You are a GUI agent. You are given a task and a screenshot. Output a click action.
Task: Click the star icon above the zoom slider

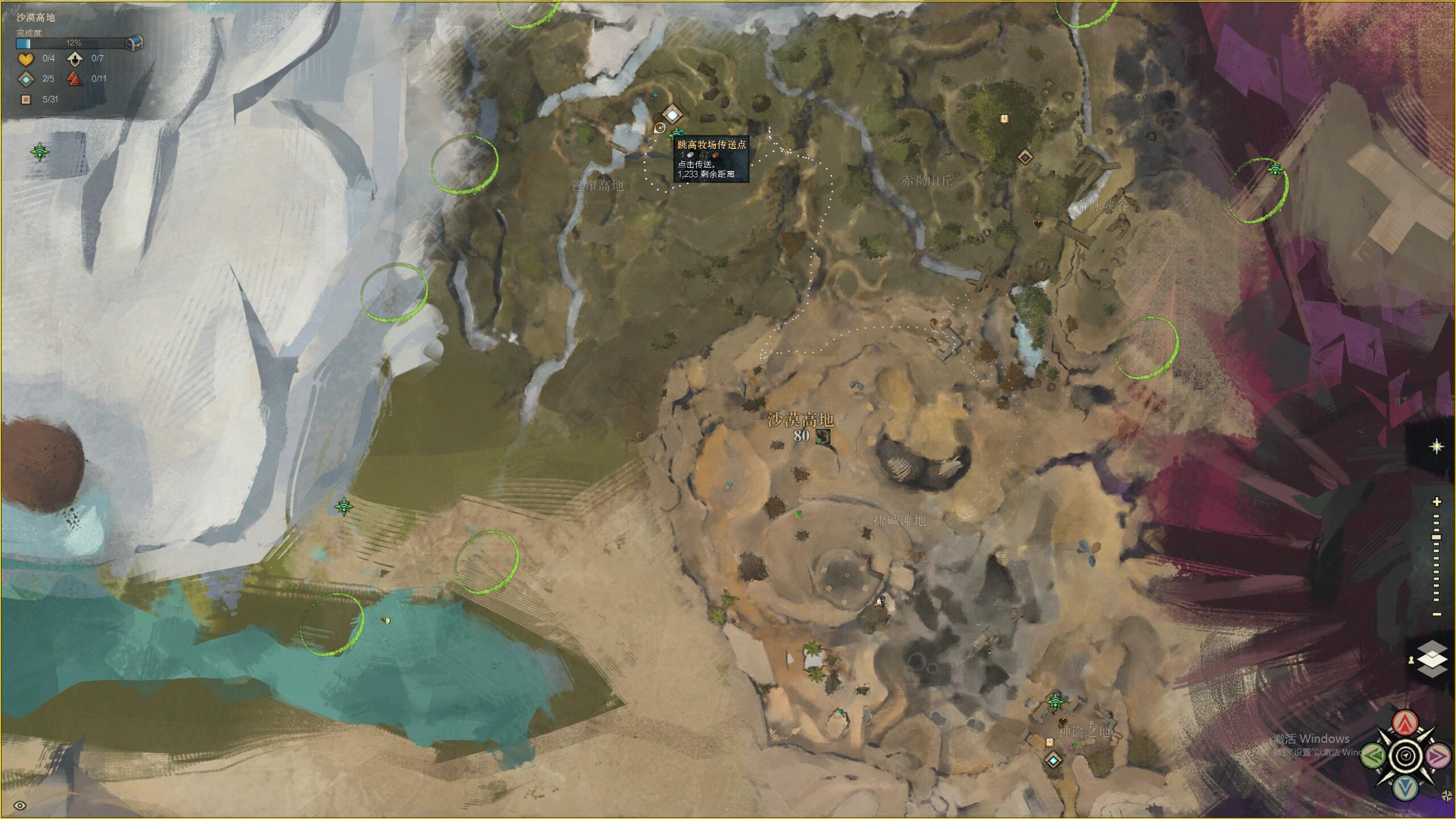click(x=1437, y=446)
